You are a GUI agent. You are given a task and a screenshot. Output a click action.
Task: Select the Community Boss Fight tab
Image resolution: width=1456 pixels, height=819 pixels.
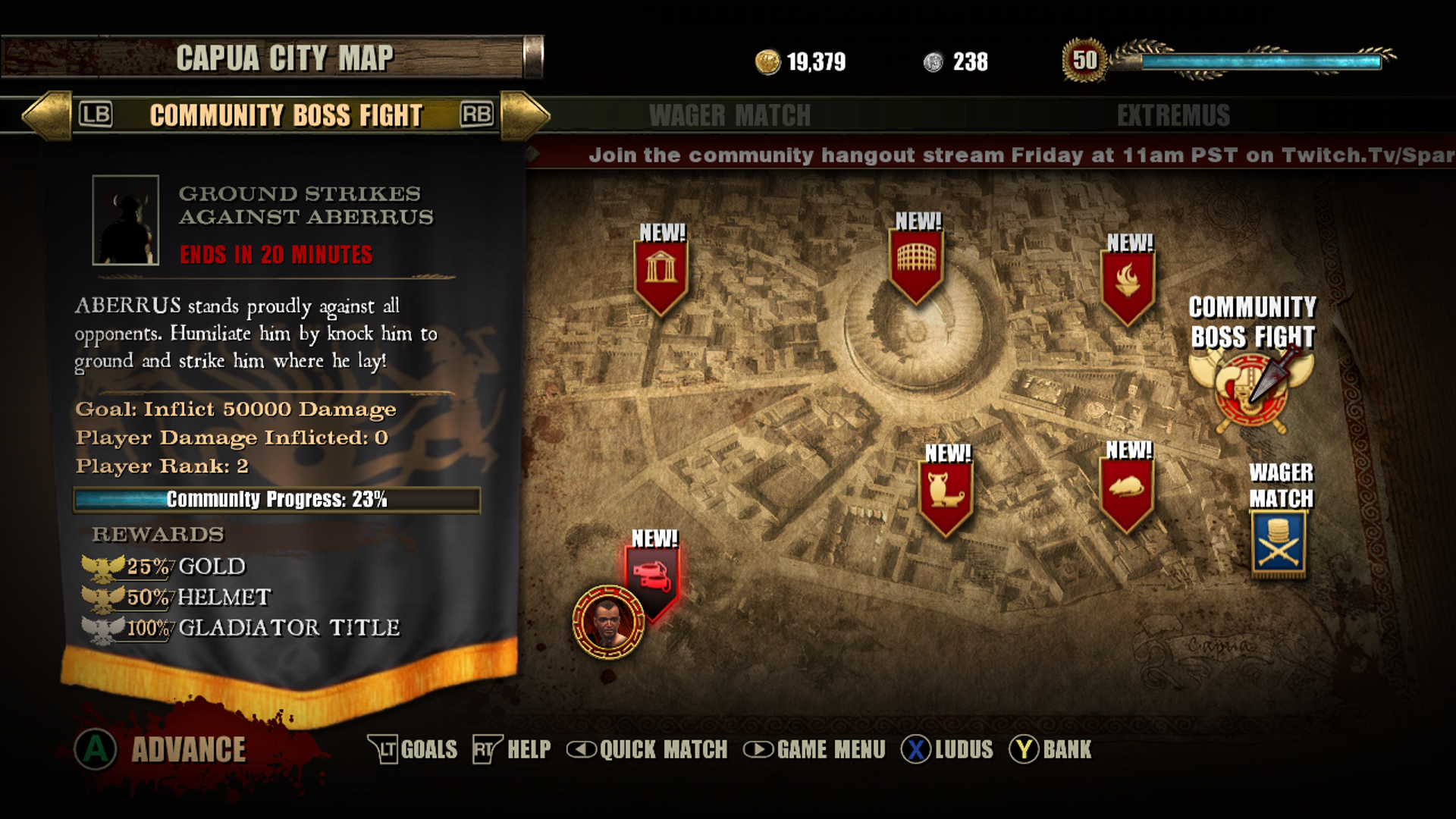click(286, 116)
